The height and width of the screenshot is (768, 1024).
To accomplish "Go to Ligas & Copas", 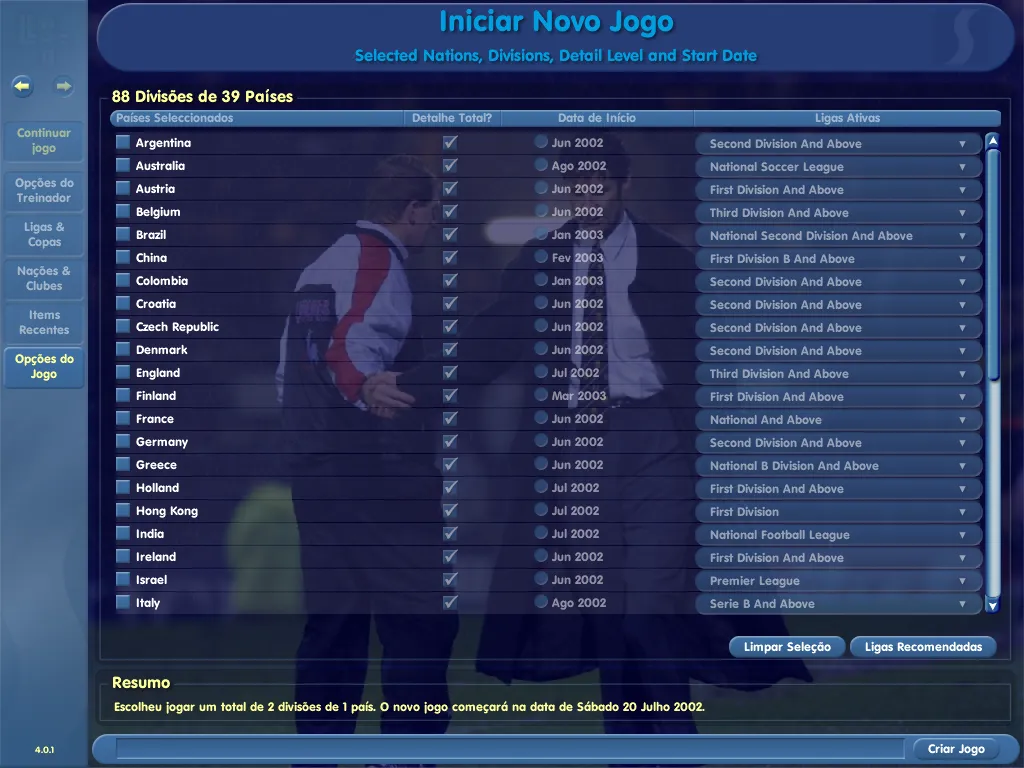I will (44, 234).
